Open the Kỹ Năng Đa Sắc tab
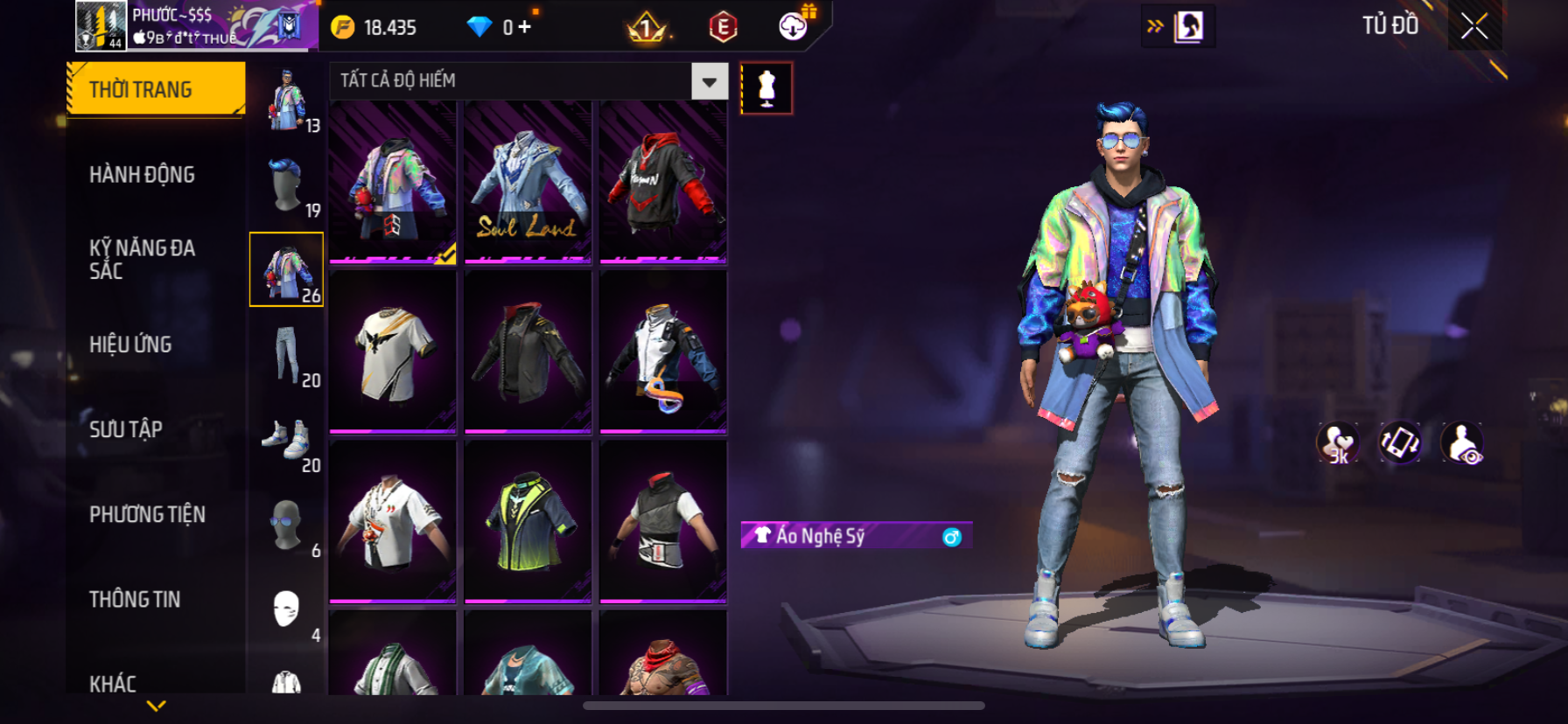1568x724 pixels. 142,260
